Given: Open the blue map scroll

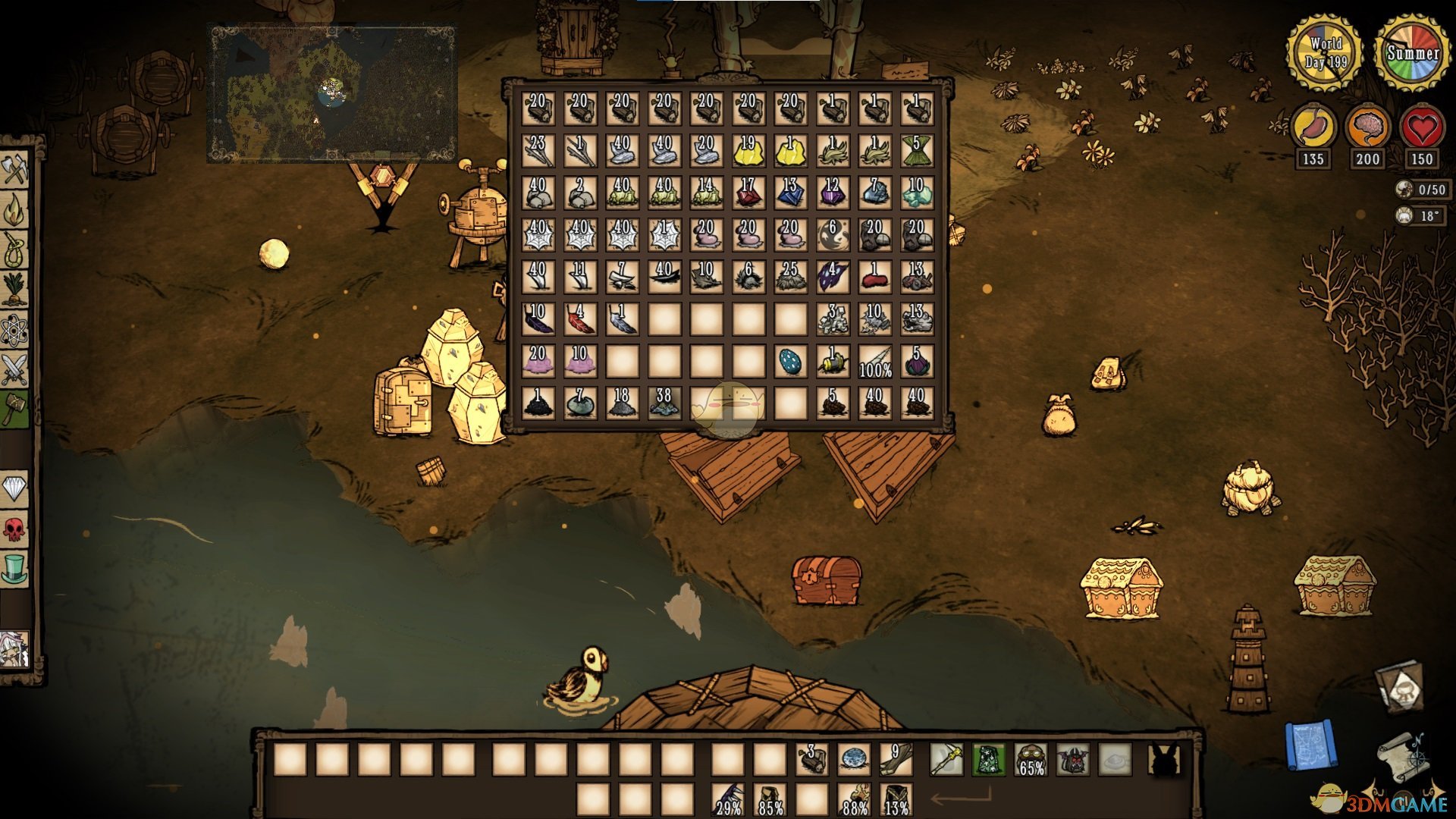Looking at the screenshot, I should [1310, 745].
